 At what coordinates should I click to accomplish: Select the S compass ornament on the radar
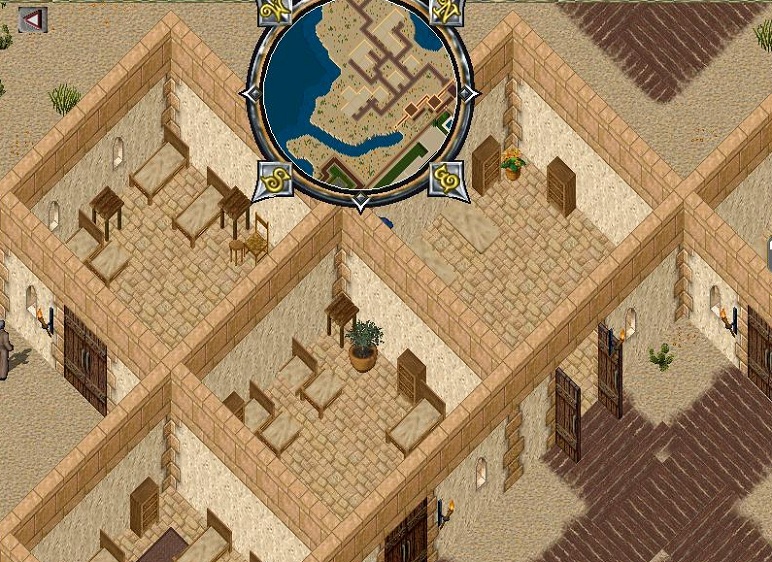[273, 181]
